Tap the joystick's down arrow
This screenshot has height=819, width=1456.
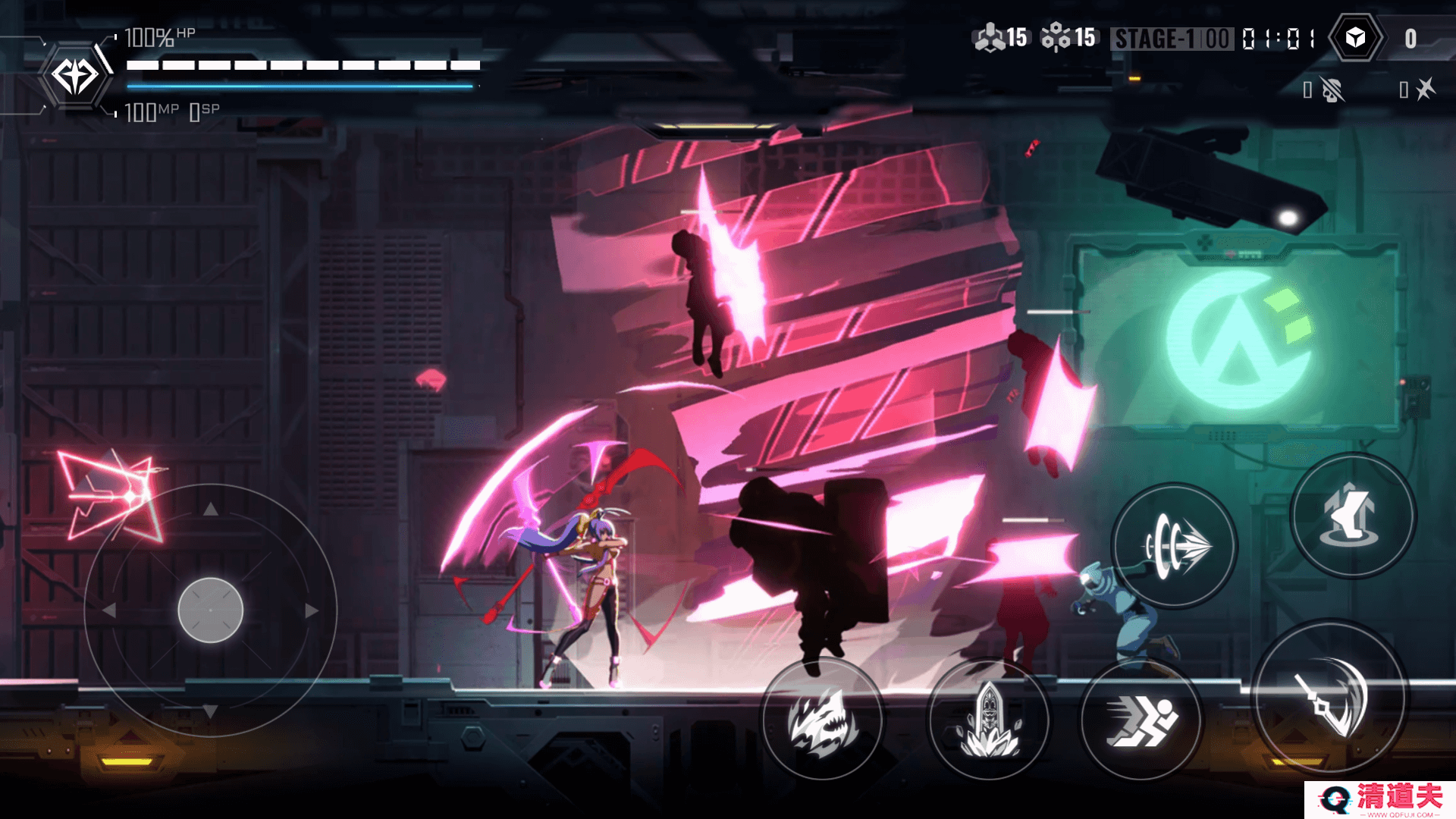point(211,711)
